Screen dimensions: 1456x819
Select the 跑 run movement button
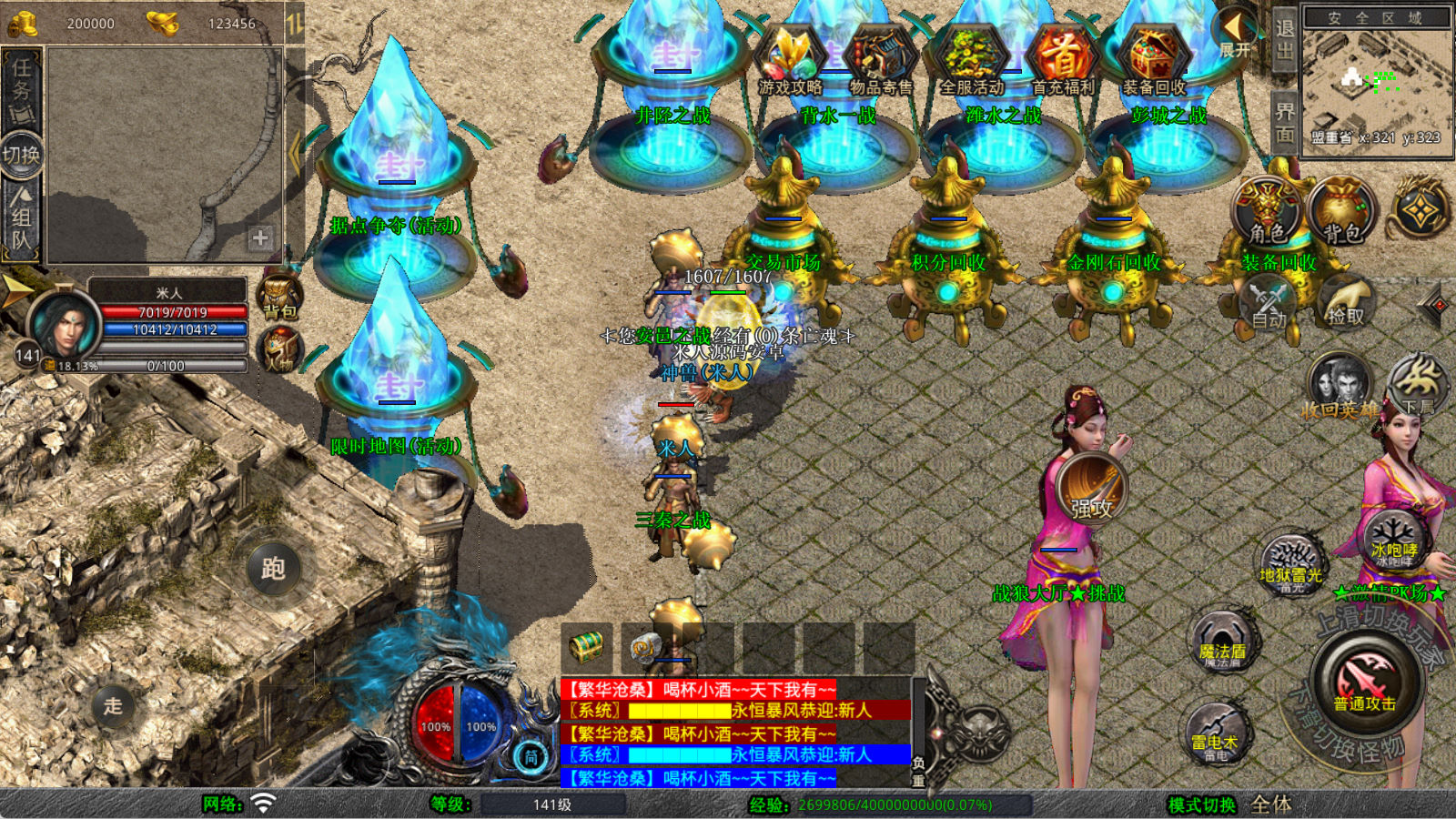pyautogui.click(x=273, y=569)
